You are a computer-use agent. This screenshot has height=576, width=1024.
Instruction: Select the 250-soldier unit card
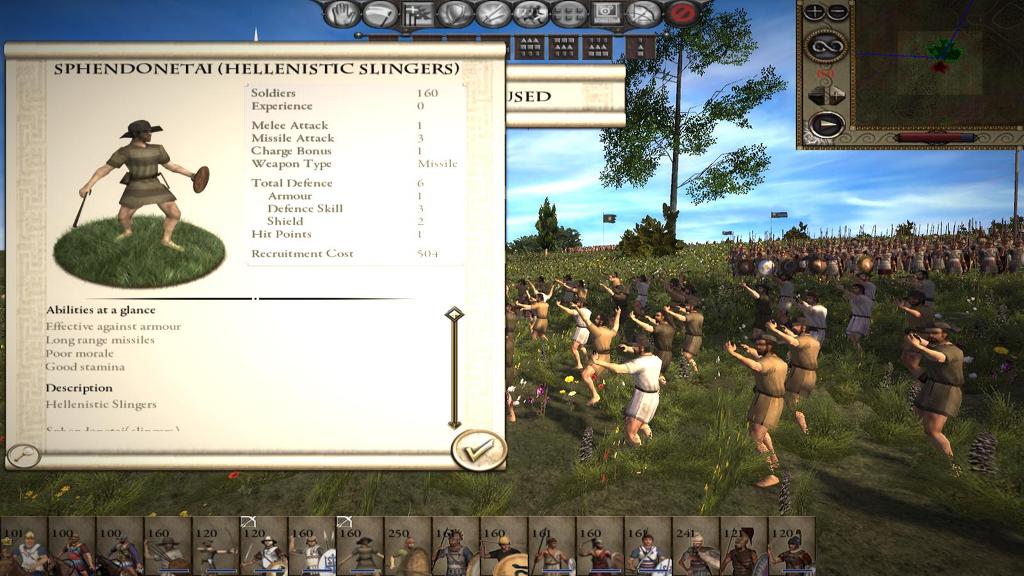pyautogui.click(x=407, y=546)
